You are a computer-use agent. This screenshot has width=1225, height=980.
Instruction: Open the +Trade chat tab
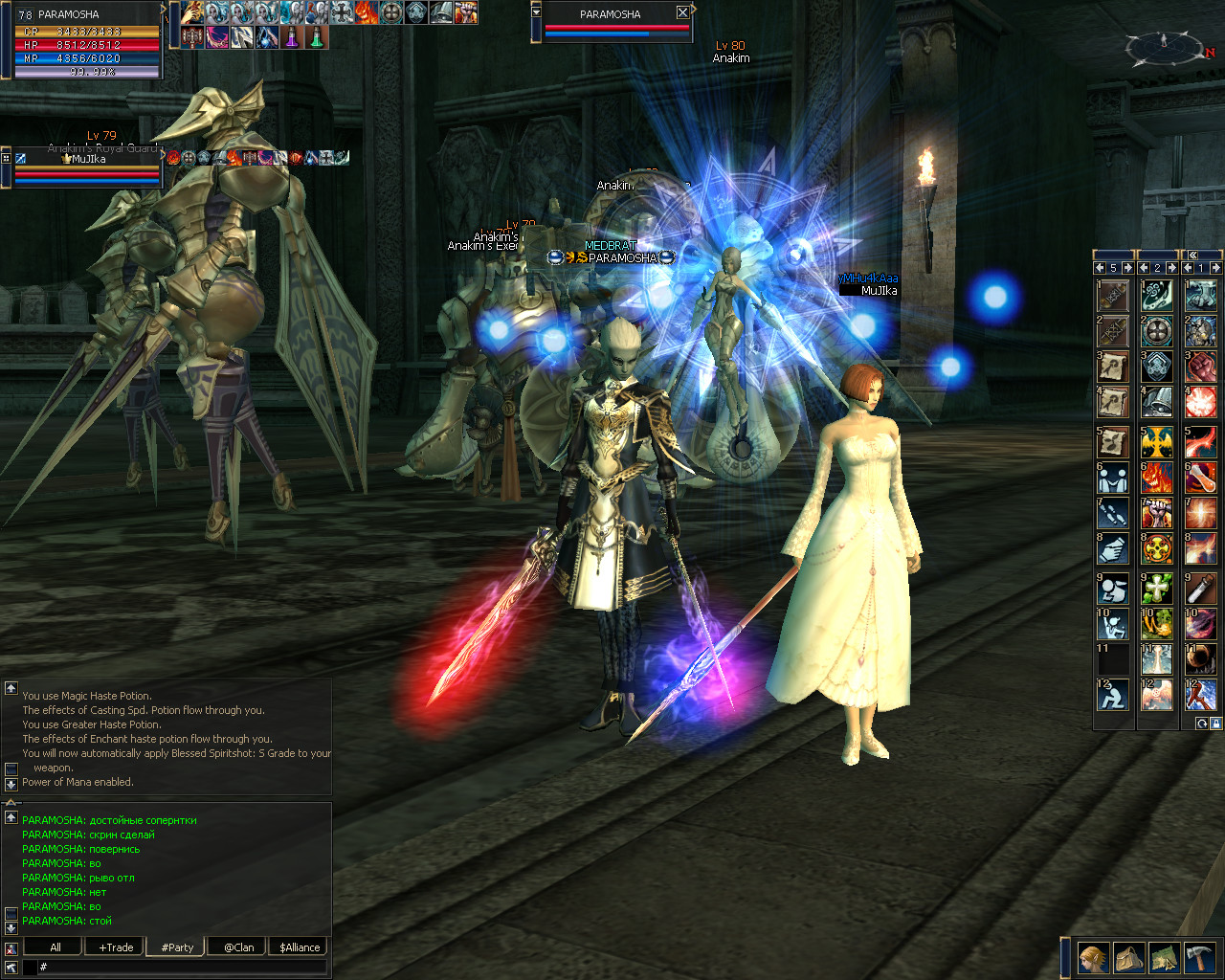116,947
